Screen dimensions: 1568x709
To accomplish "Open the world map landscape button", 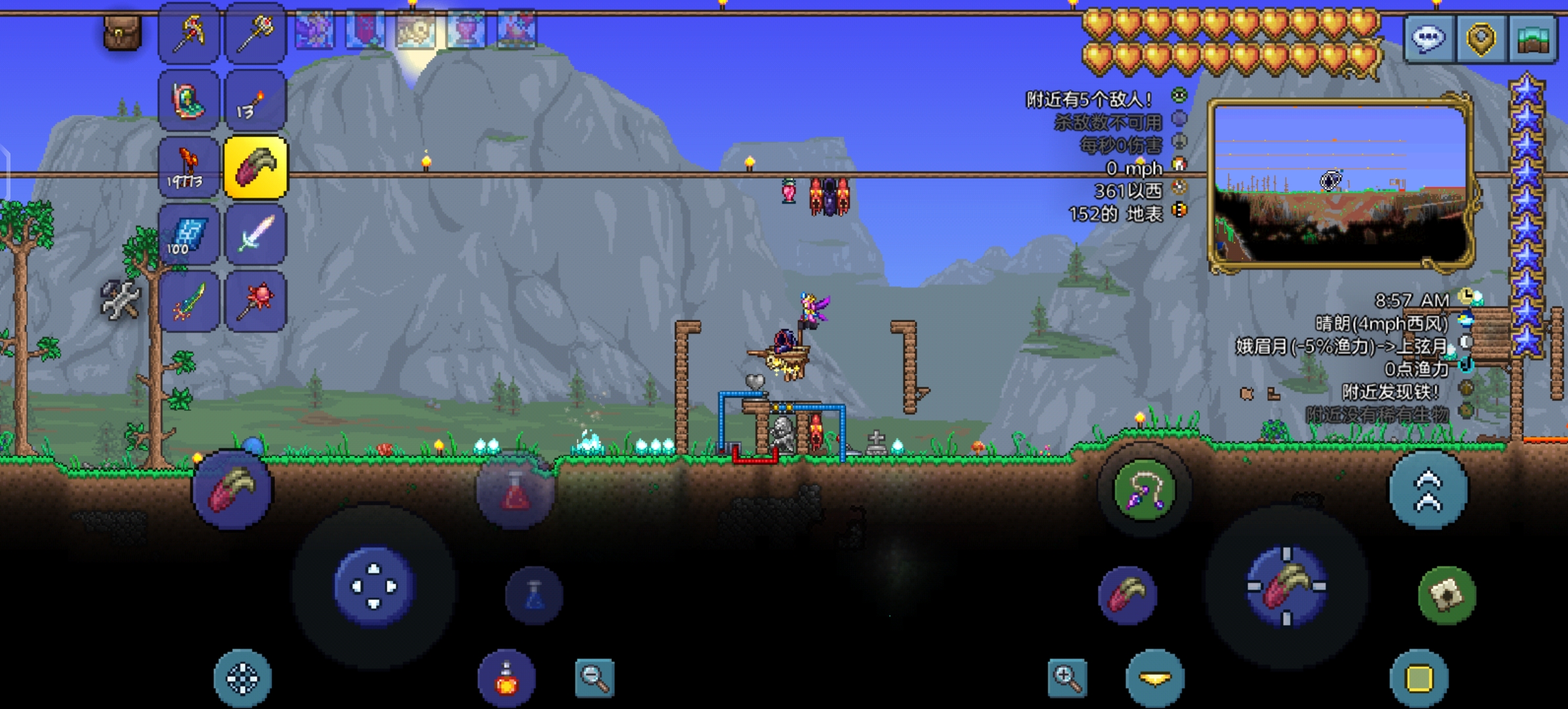I will pos(1533,38).
